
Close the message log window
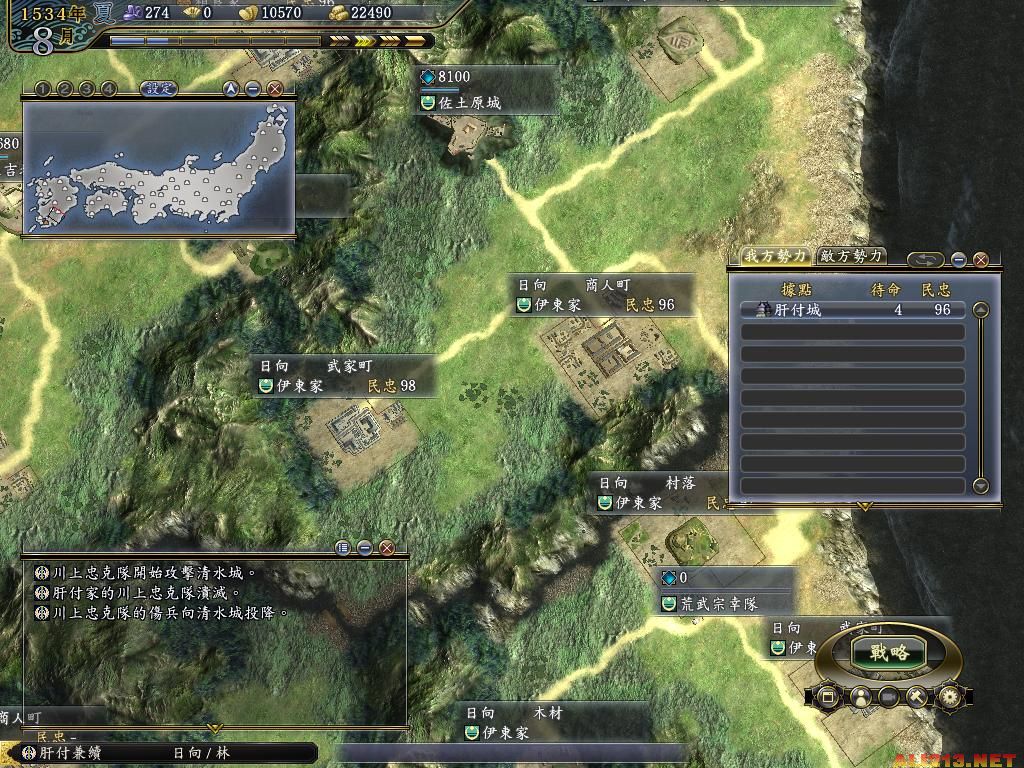tap(387, 548)
